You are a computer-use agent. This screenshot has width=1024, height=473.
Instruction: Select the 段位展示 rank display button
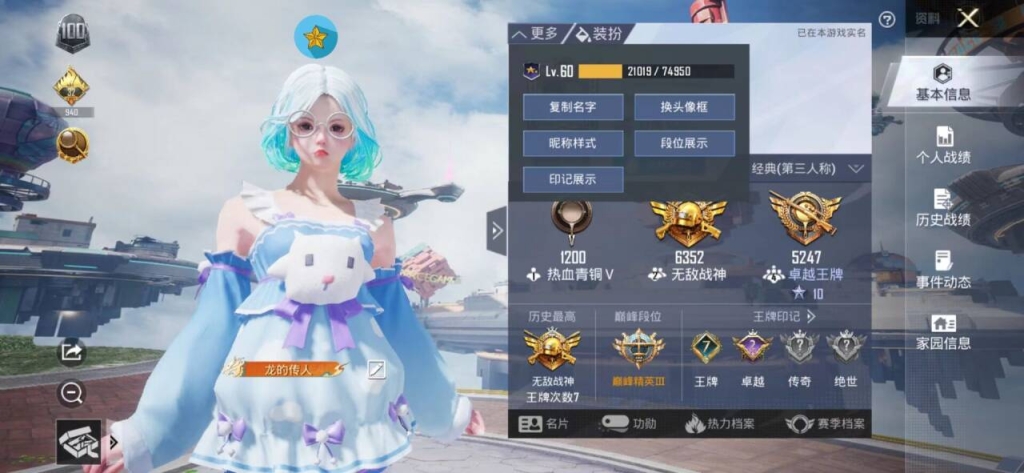tap(684, 143)
